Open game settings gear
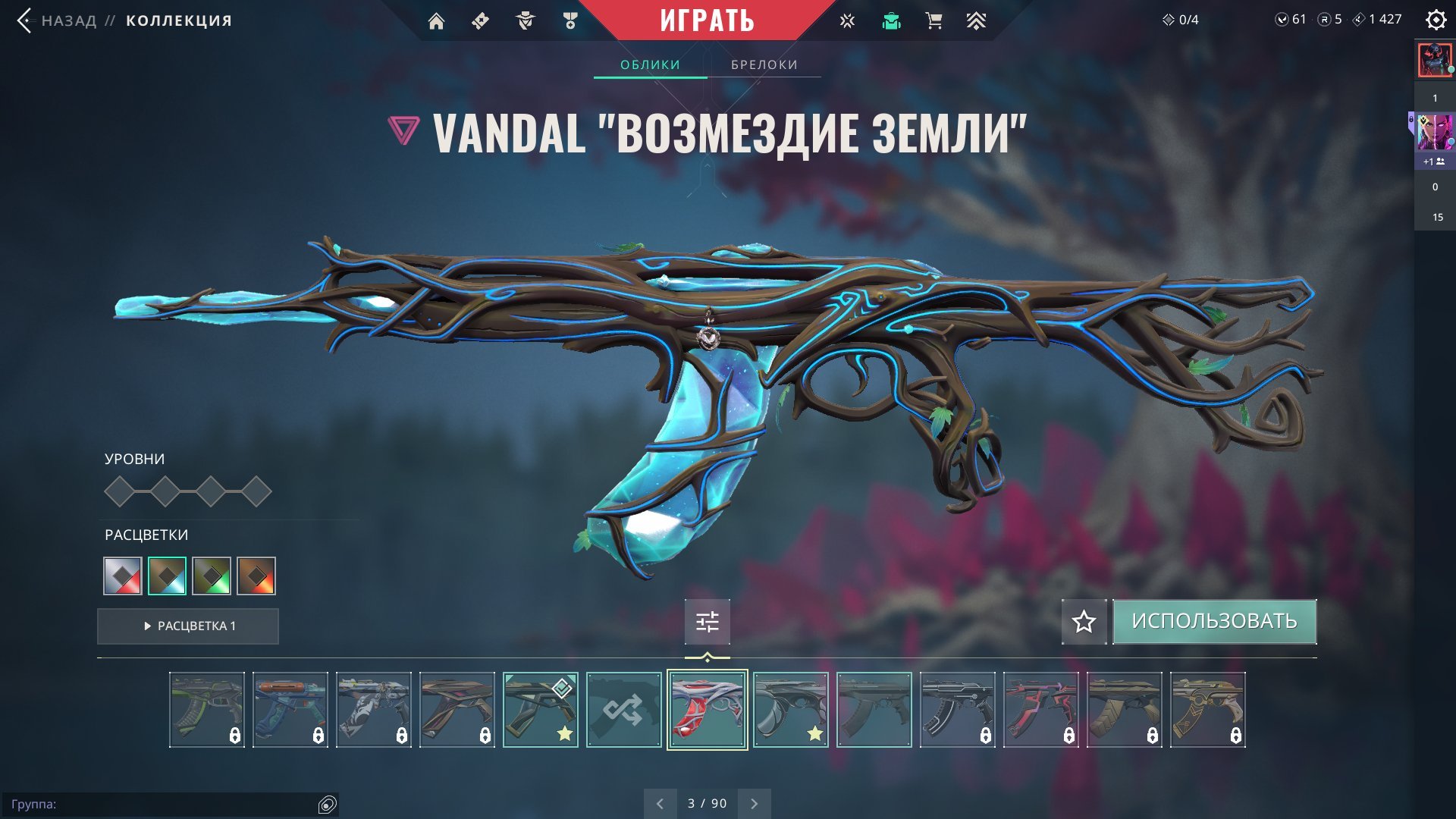Viewport: 1456px width, 819px height. (1436, 20)
